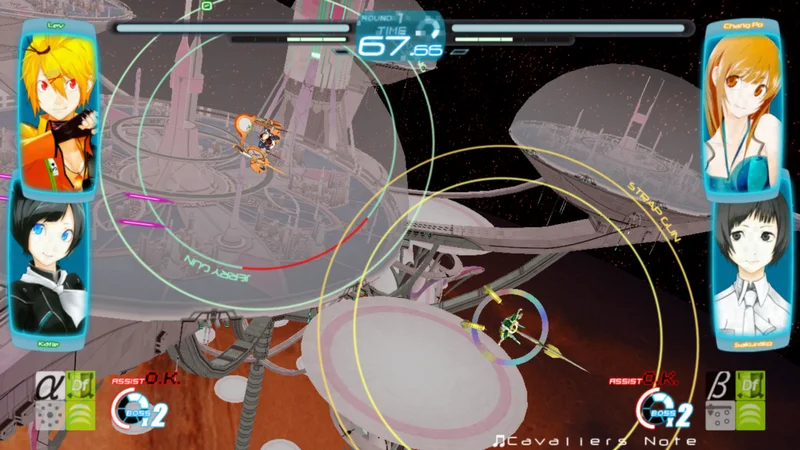This screenshot has width=800, height=450.
Task: Activate the left player's green Df icon
Action: coord(80,384)
